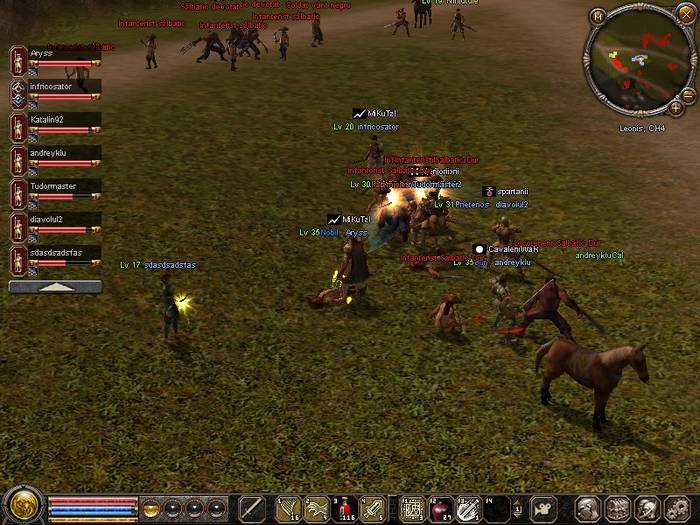Select the trident-shaped skill hotbar slot
Screen dimensions: 700x525
pos(289,508)
